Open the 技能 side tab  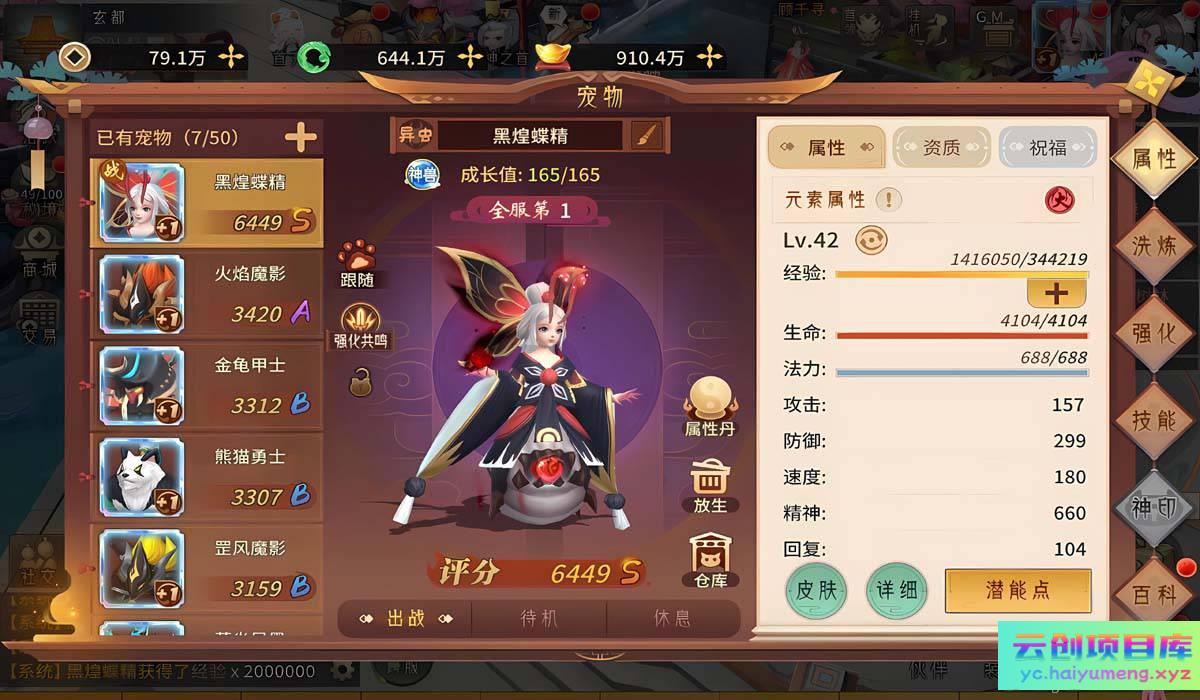pyautogui.click(x=1154, y=420)
